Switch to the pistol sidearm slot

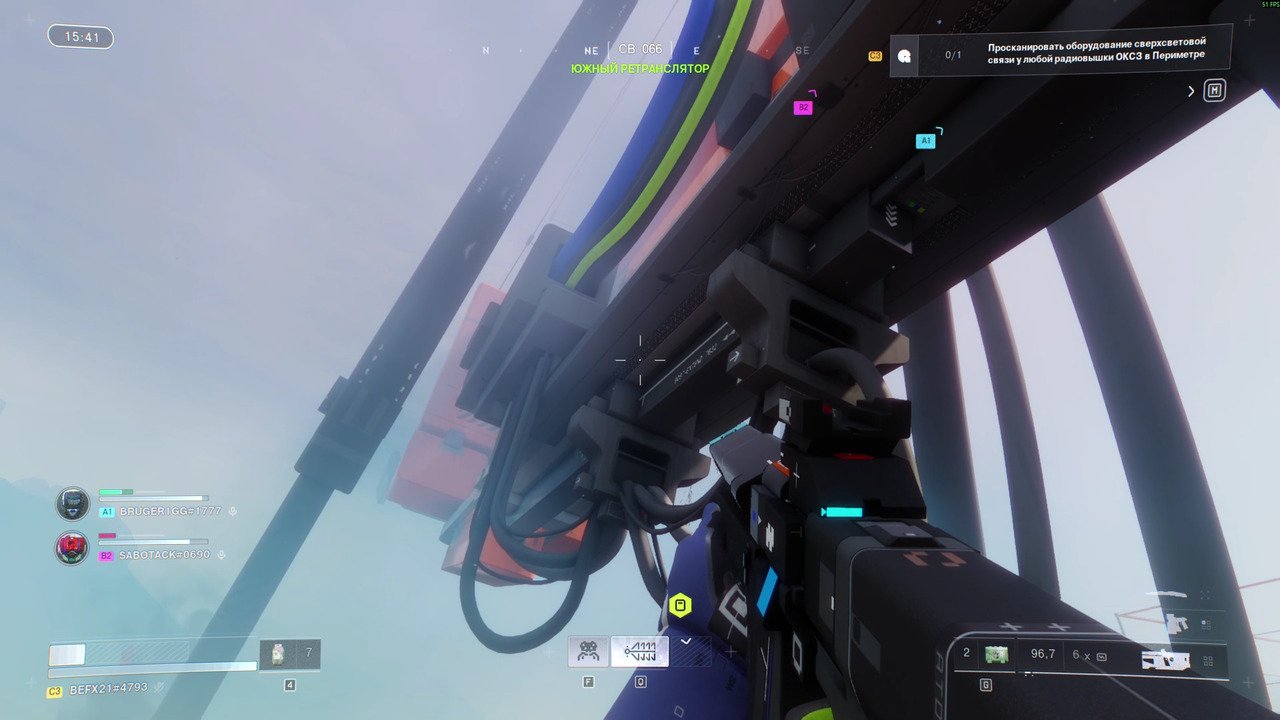pyautogui.click(x=1178, y=624)
